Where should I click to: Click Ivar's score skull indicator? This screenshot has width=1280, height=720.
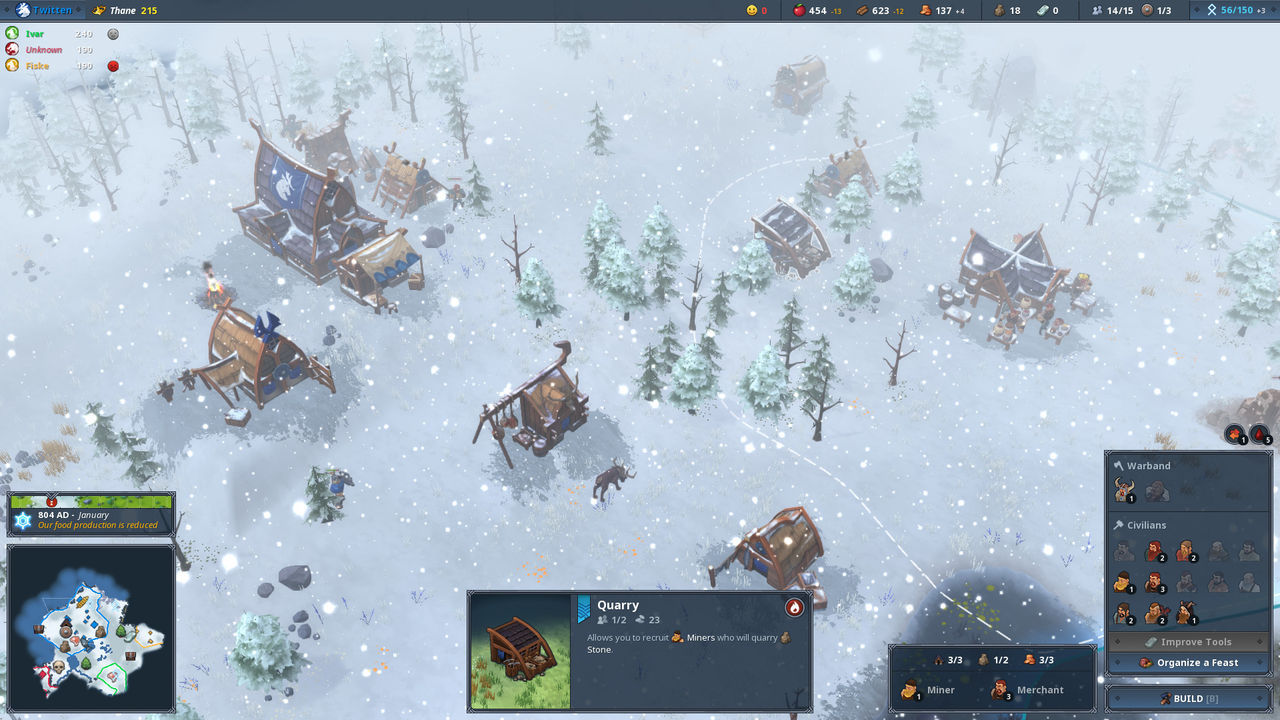point(112,34)
